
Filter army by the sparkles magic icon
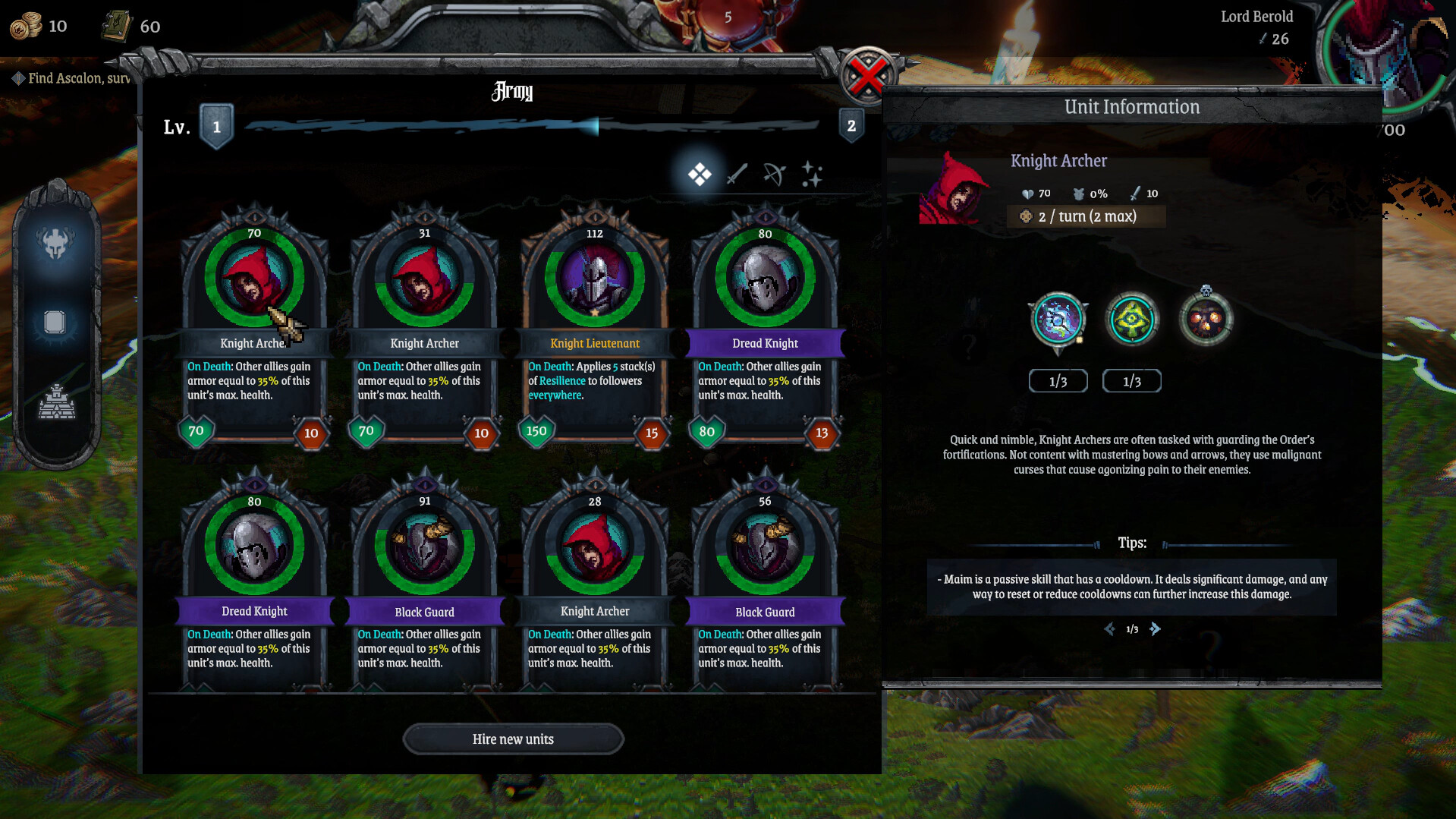click(813, 173)
